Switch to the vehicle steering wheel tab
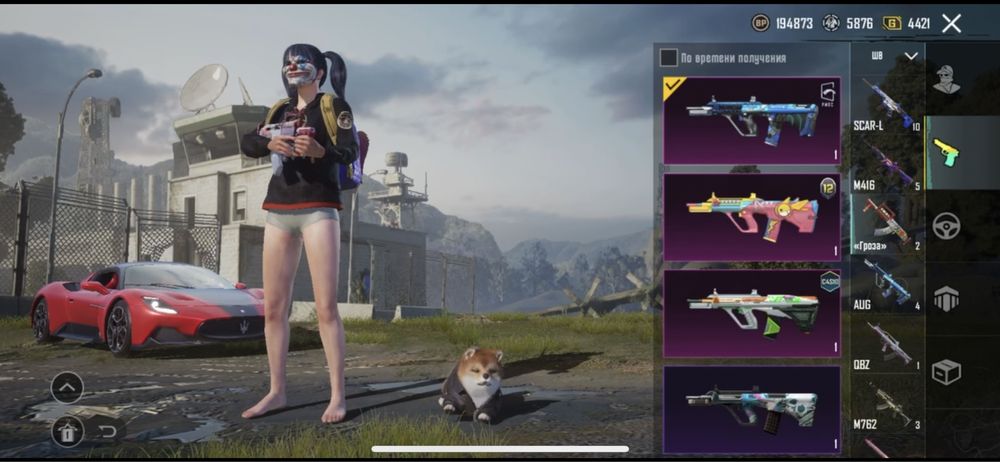This screenshot has width=1000, height=462. click(946, 225)
